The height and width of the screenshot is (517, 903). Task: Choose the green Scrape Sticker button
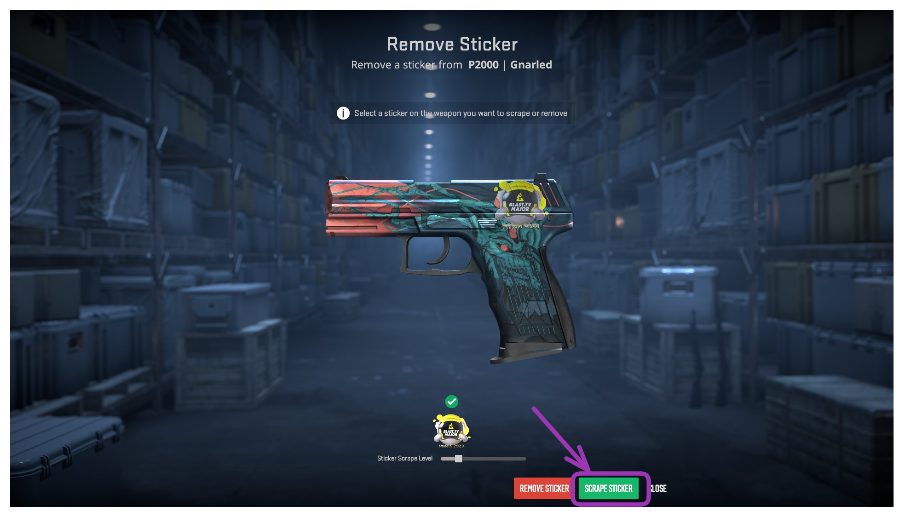tap(608, 488)
